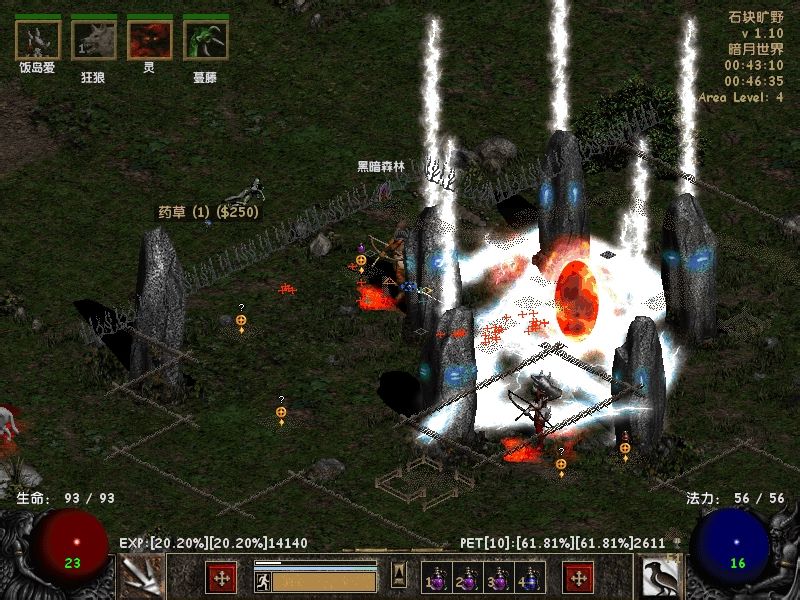Open new stat points red button
Screen dimensions: 800x600
pos(221,578)
